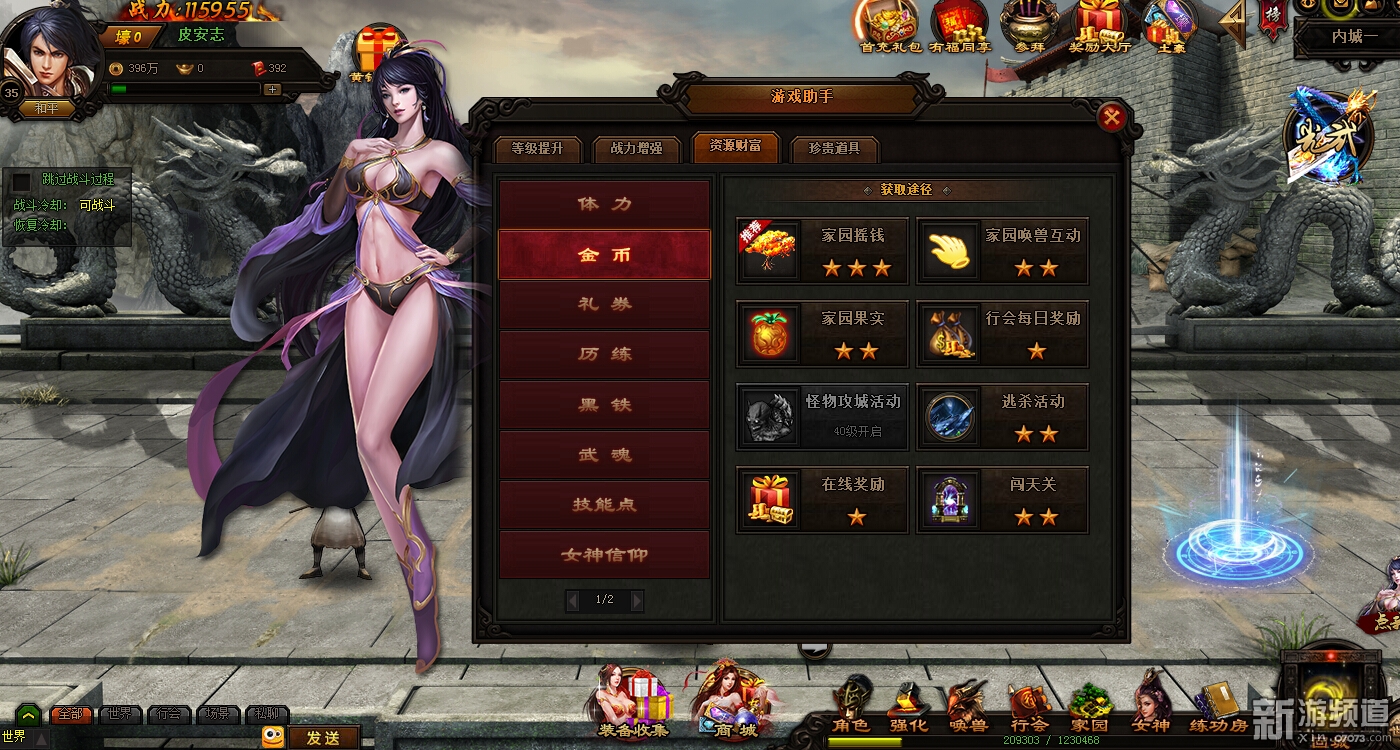
Task: Pick the 黑铁 resource entry
Action: tap(605, 405)
